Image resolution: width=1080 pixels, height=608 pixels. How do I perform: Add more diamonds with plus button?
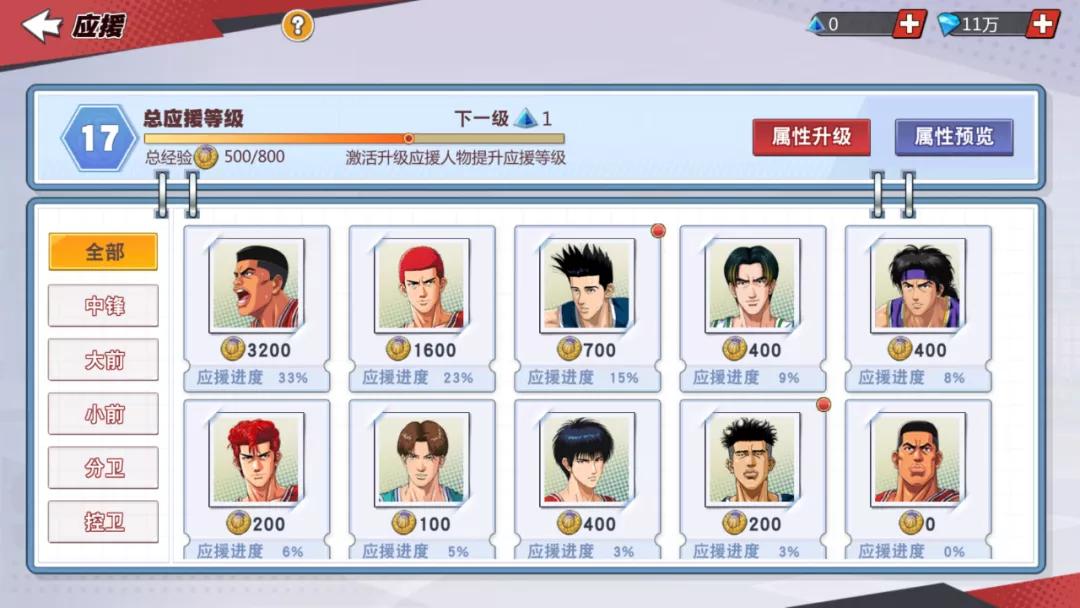[x=1042, y=24]
